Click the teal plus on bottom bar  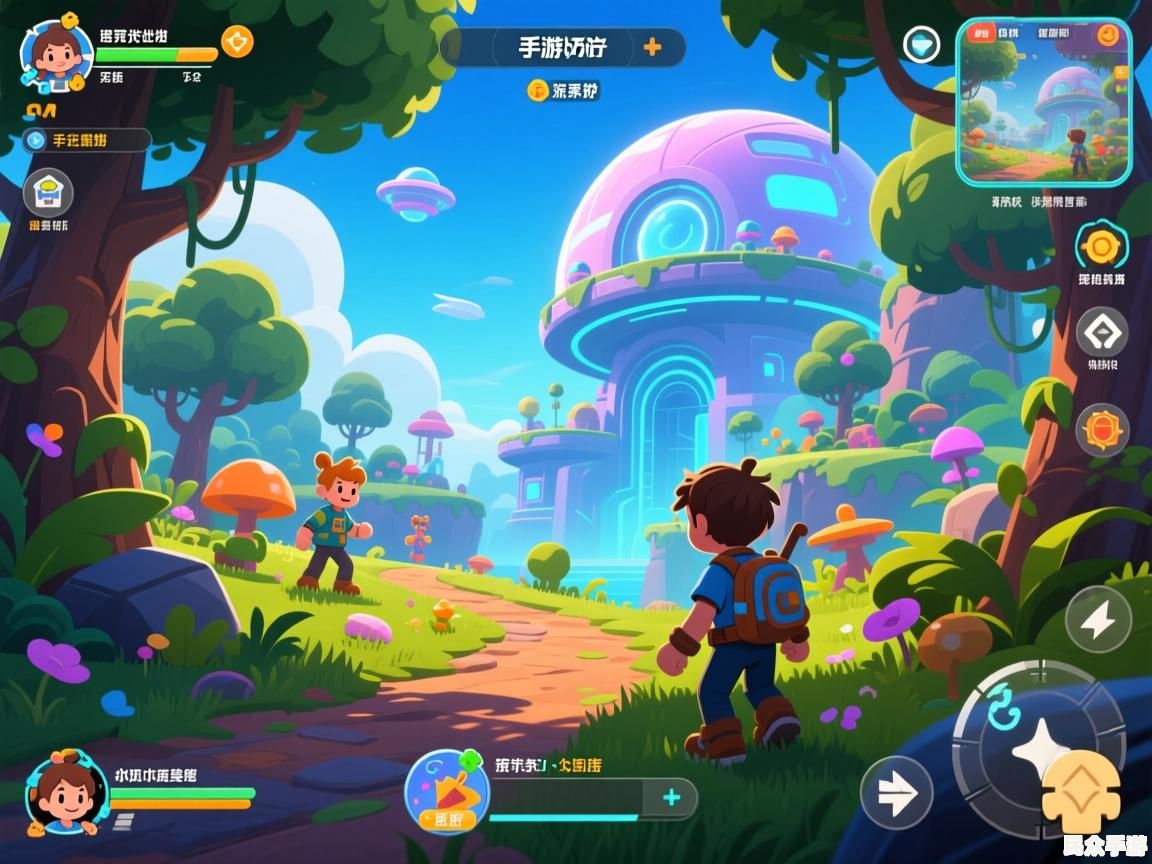click(671, 797)
